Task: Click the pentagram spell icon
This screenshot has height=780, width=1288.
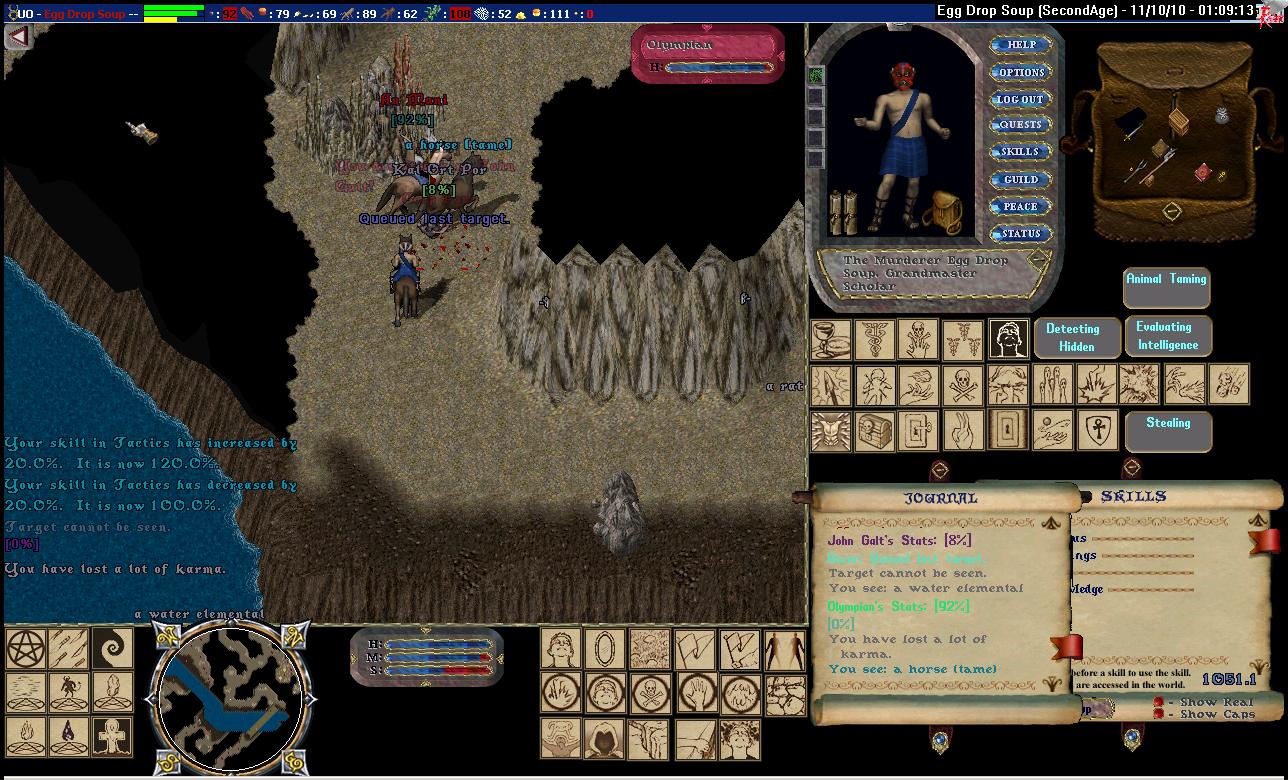Action: (x=24, y=649)
